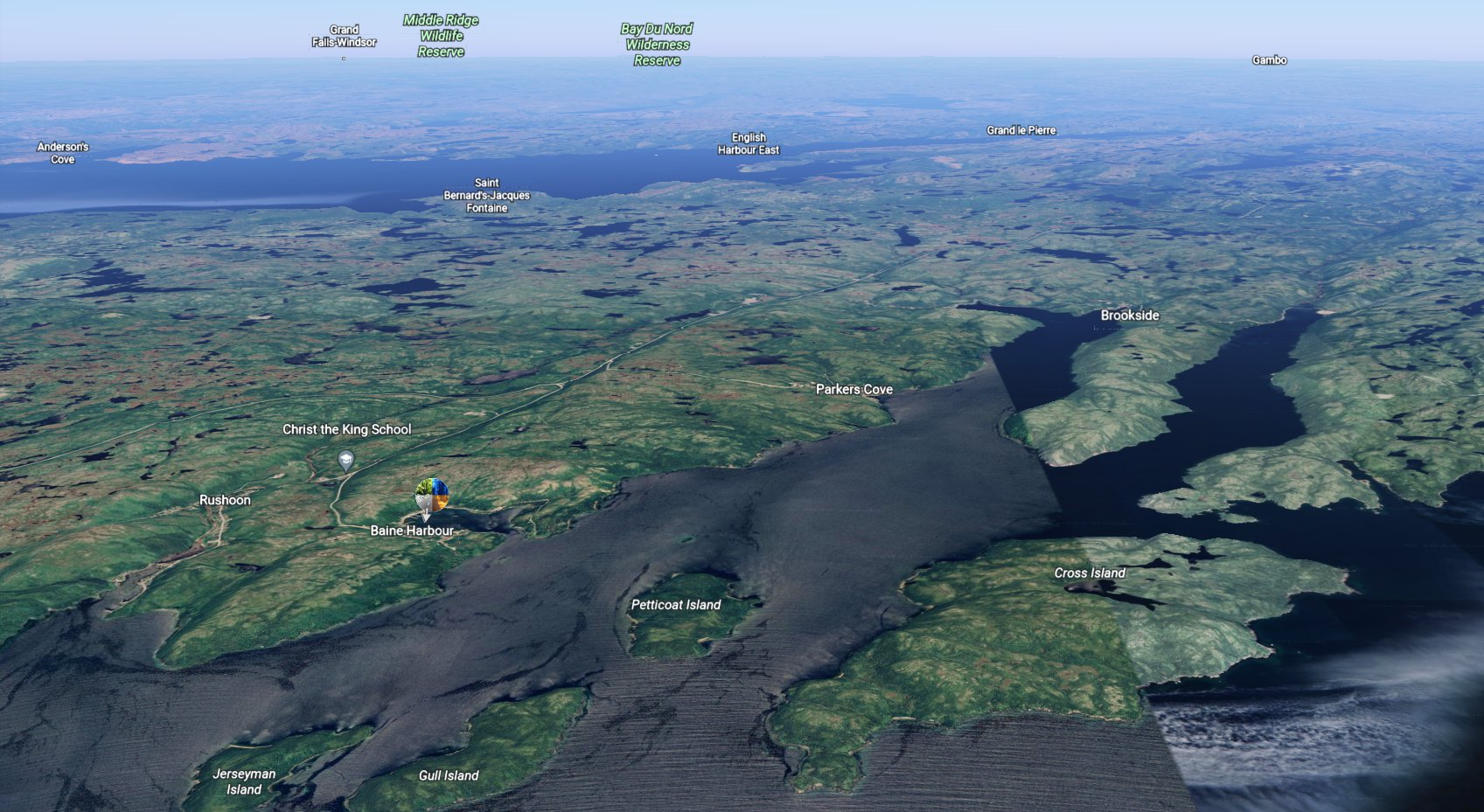Screen dimensions: 1484x812
Task: Choose the Parkers Cove map label
Action: (854, 389)
